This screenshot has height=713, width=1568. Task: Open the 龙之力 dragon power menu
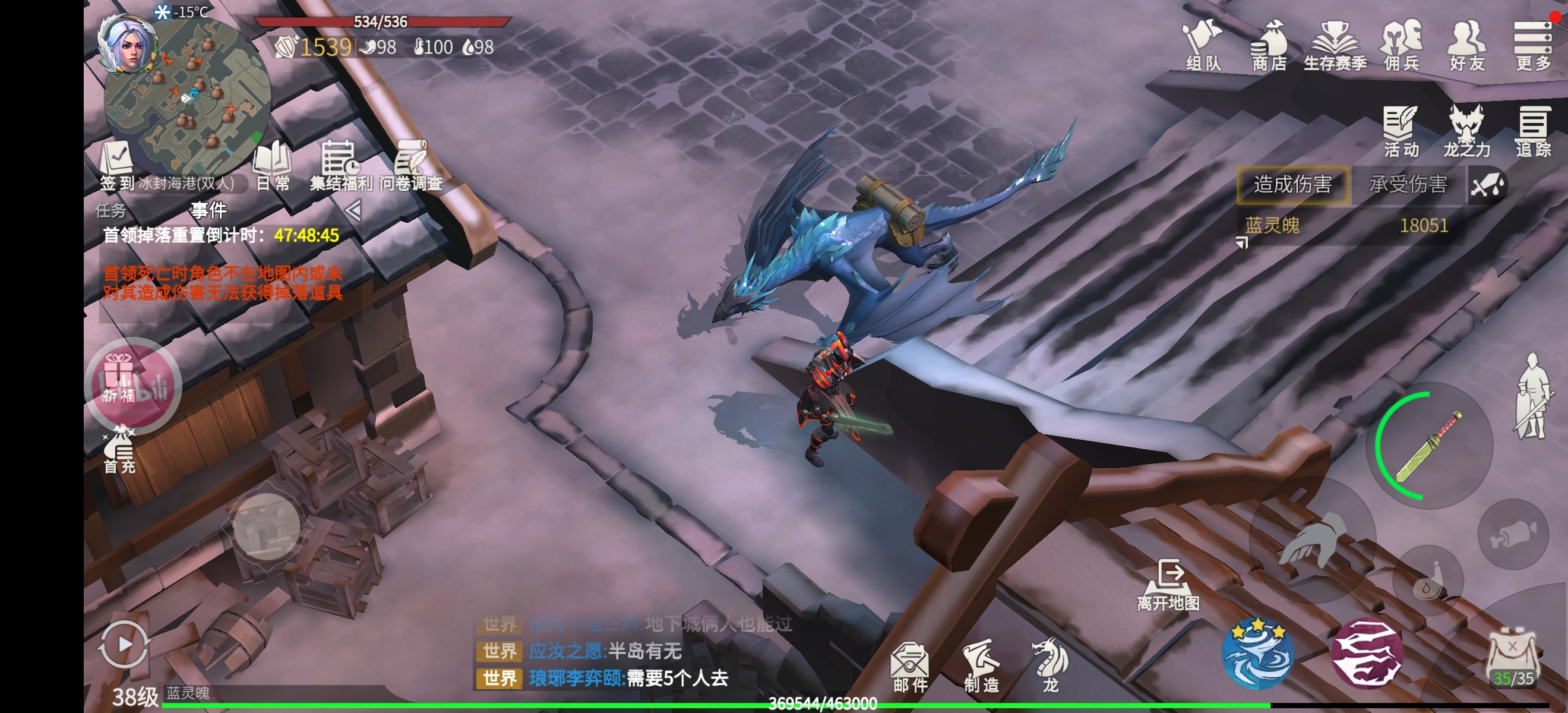coord(1466,131)
